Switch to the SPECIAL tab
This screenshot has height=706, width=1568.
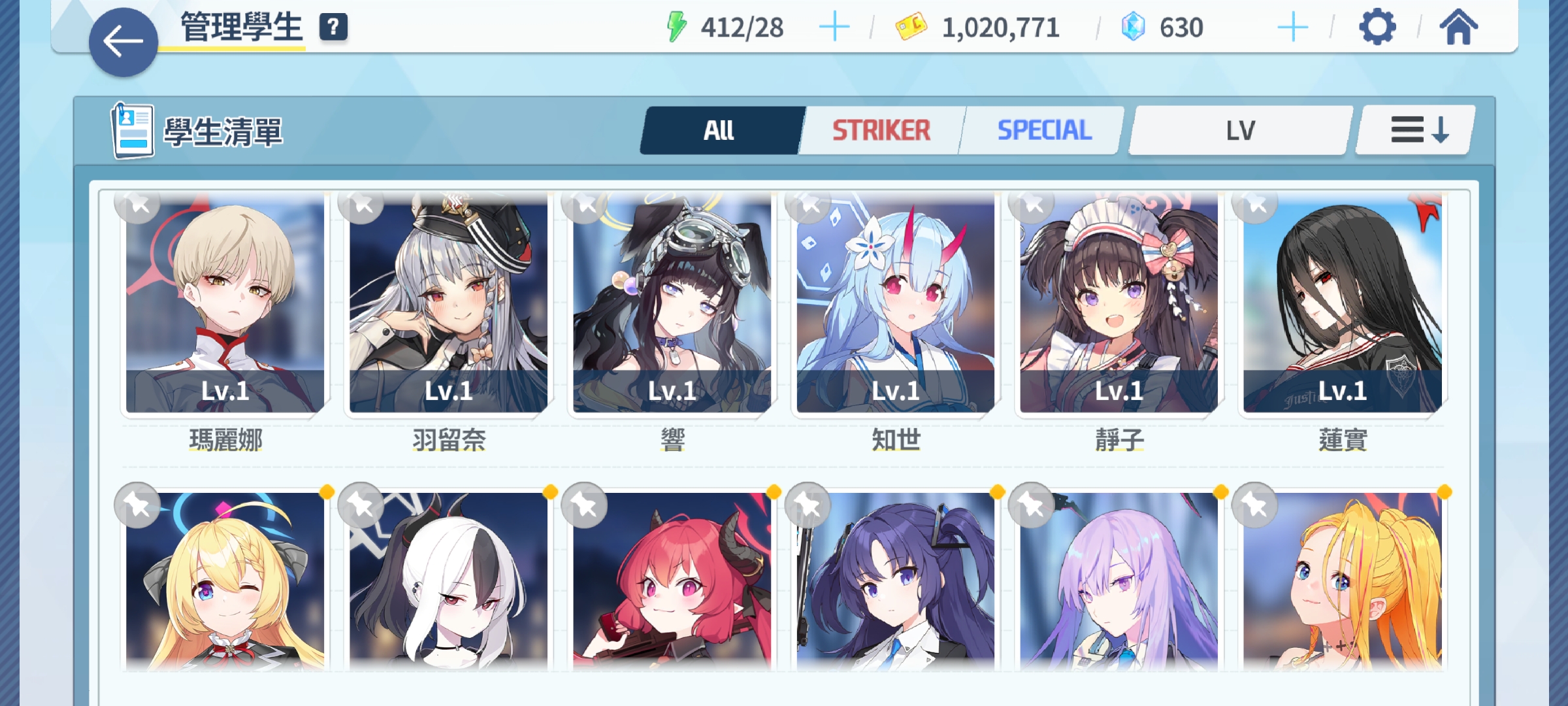1044,130
